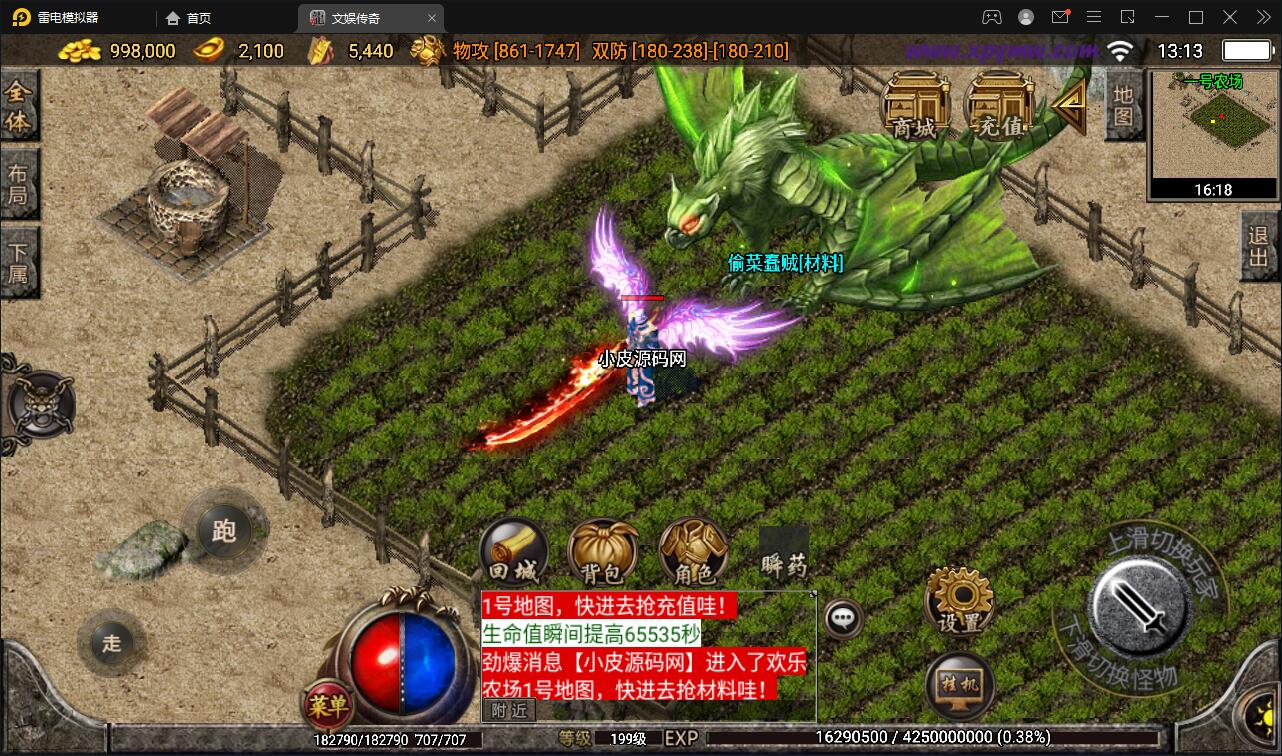Open the 回城 return to town icon
The image size is (1282, 756).
click(513, 551)
